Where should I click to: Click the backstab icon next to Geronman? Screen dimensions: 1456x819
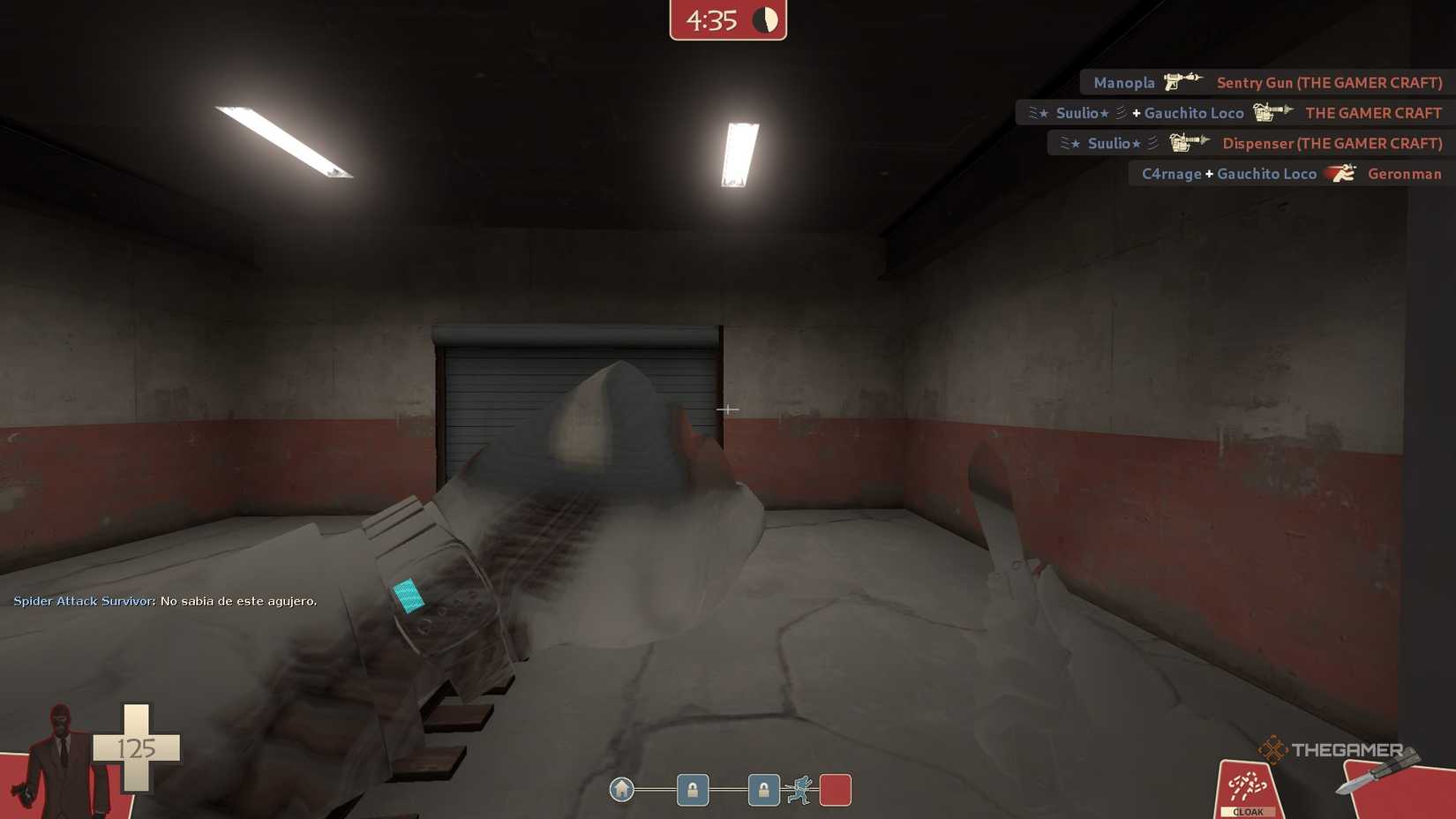[x=1340, y=174]
